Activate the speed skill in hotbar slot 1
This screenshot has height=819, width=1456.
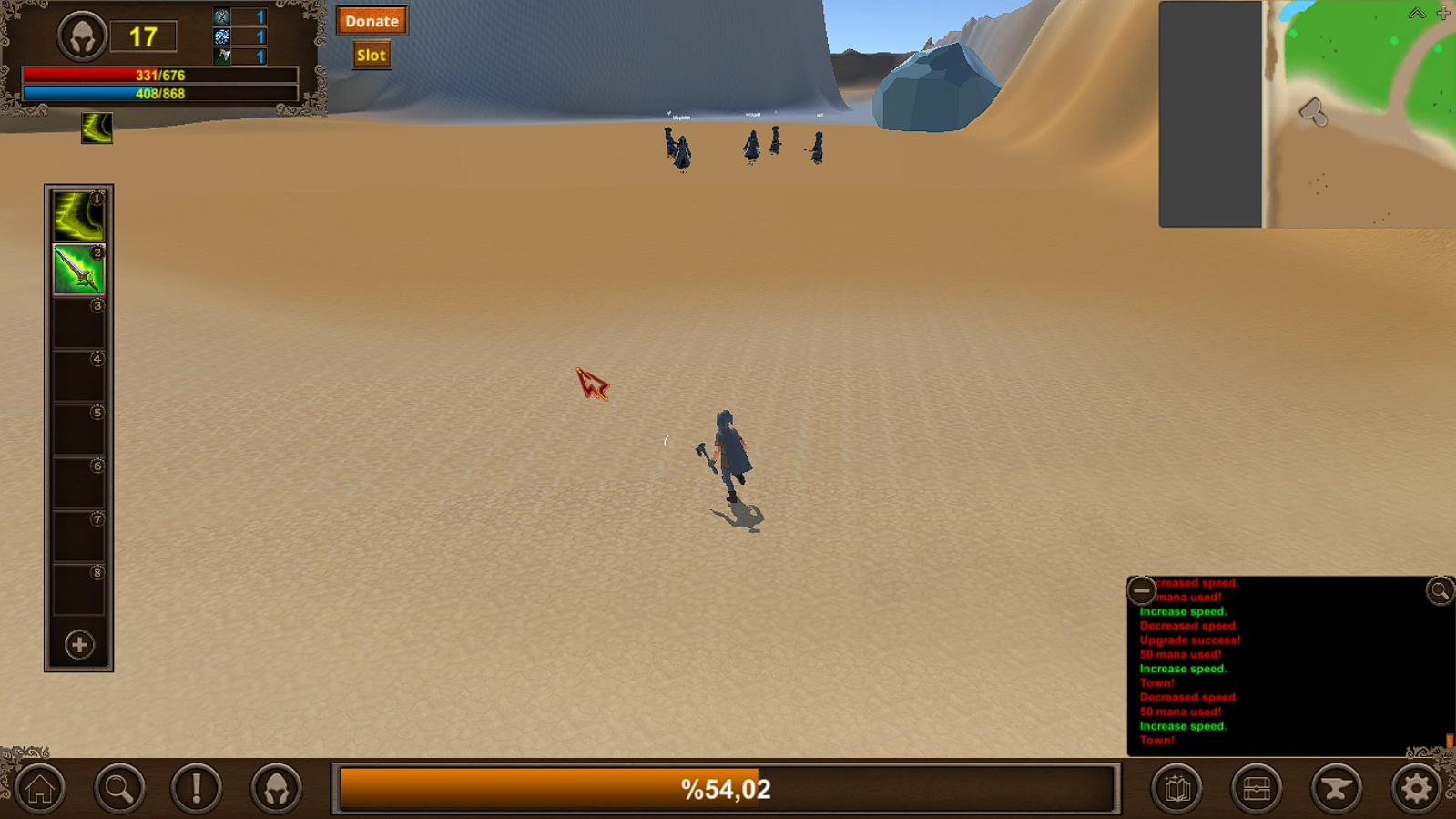click(78, 215)
